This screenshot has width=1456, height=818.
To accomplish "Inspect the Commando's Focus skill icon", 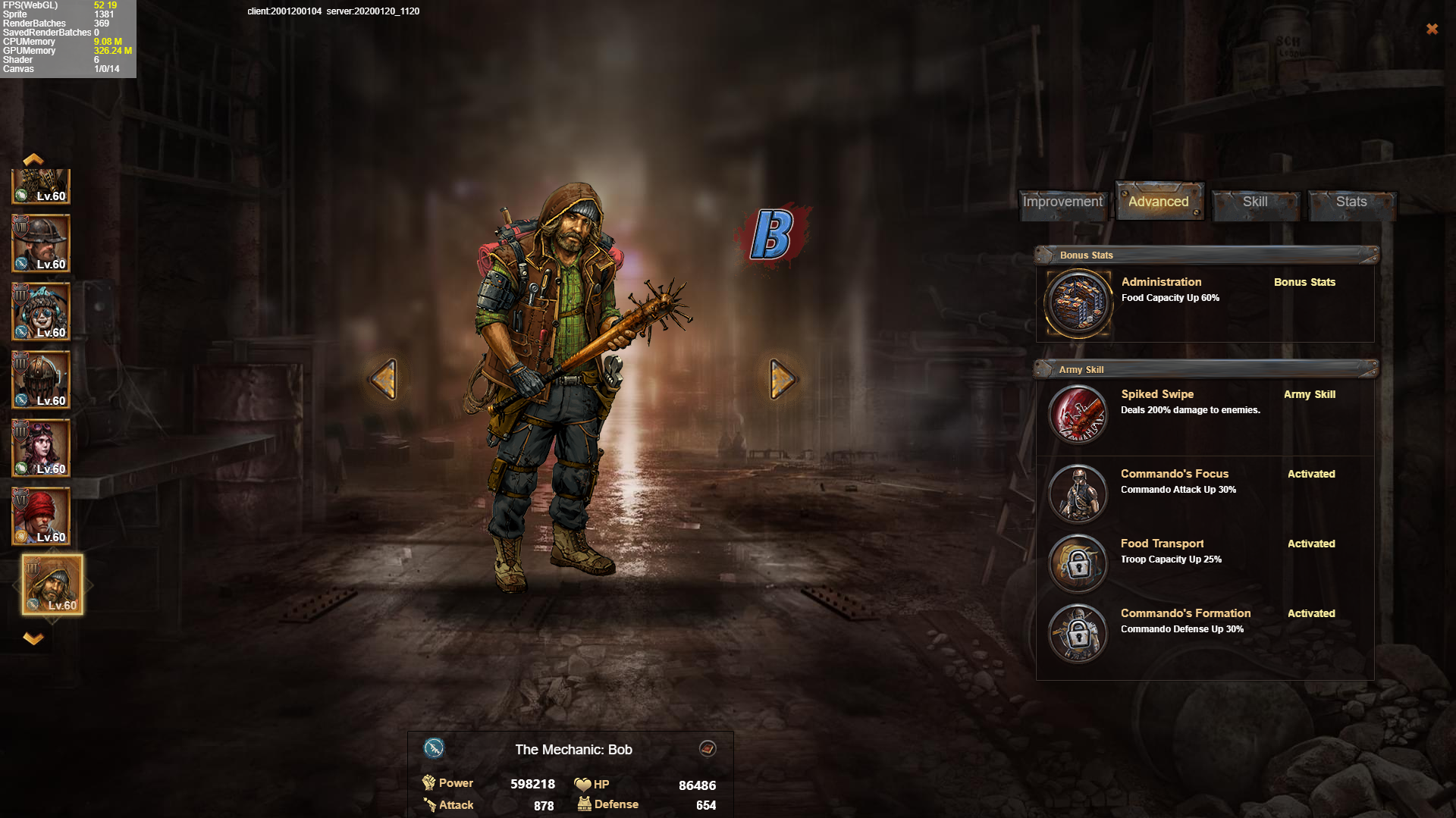I will coord(1078,494).
